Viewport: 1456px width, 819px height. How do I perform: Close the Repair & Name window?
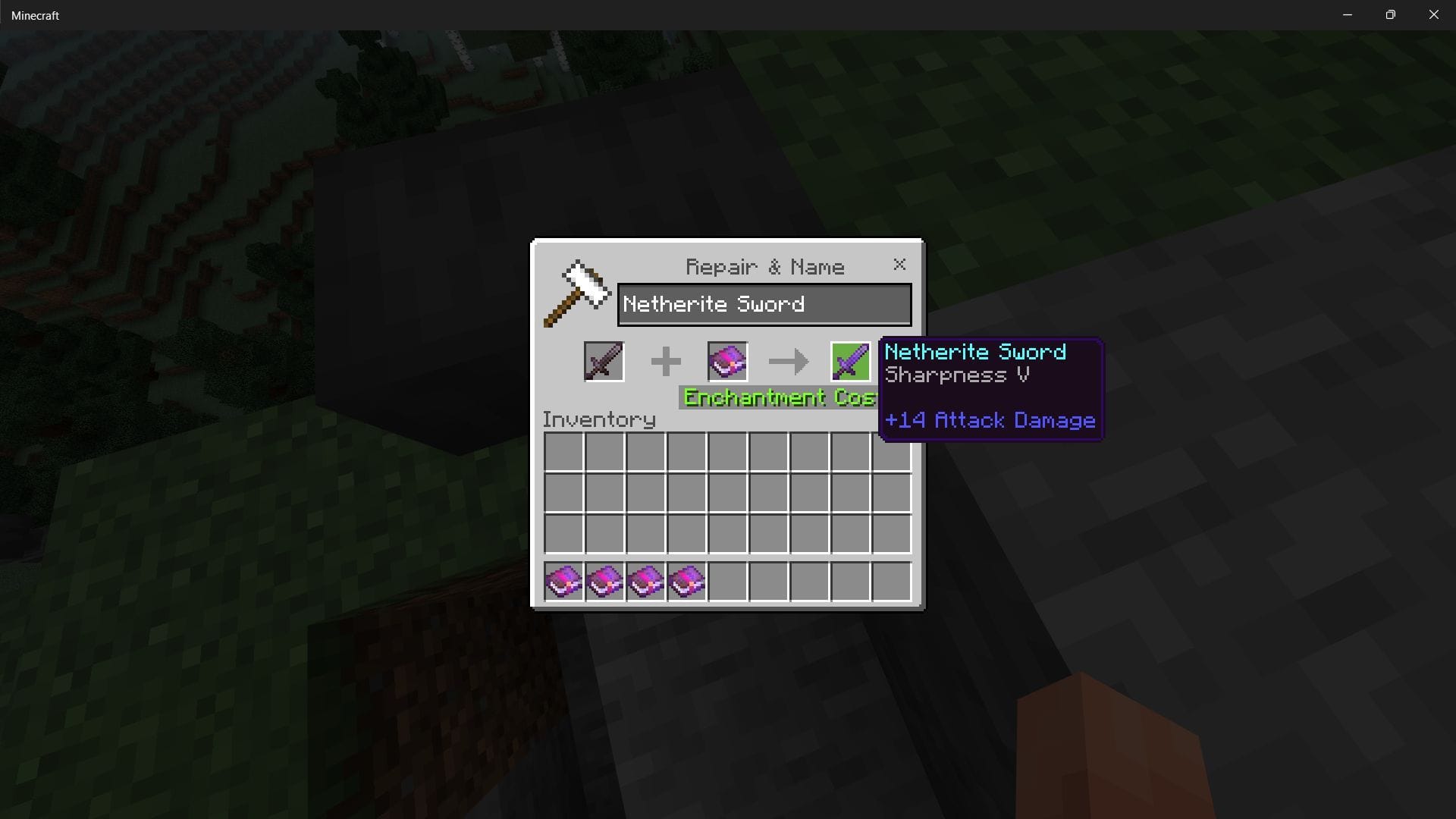pos(899,265)
